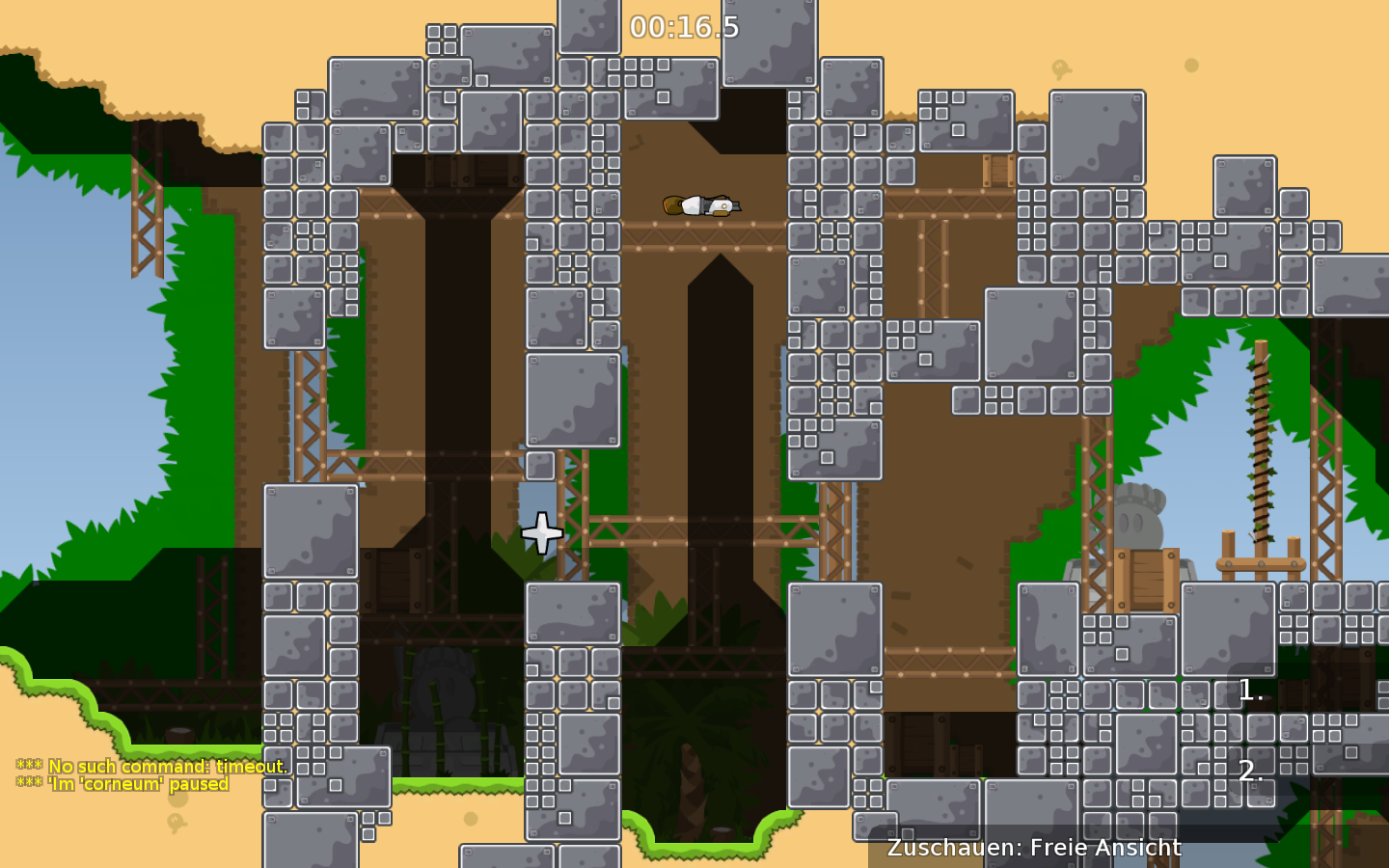The height and width of the screenshot is (868, 1389).
Task: Select the white spectator crosshair cursor
Action: point(541,532)
